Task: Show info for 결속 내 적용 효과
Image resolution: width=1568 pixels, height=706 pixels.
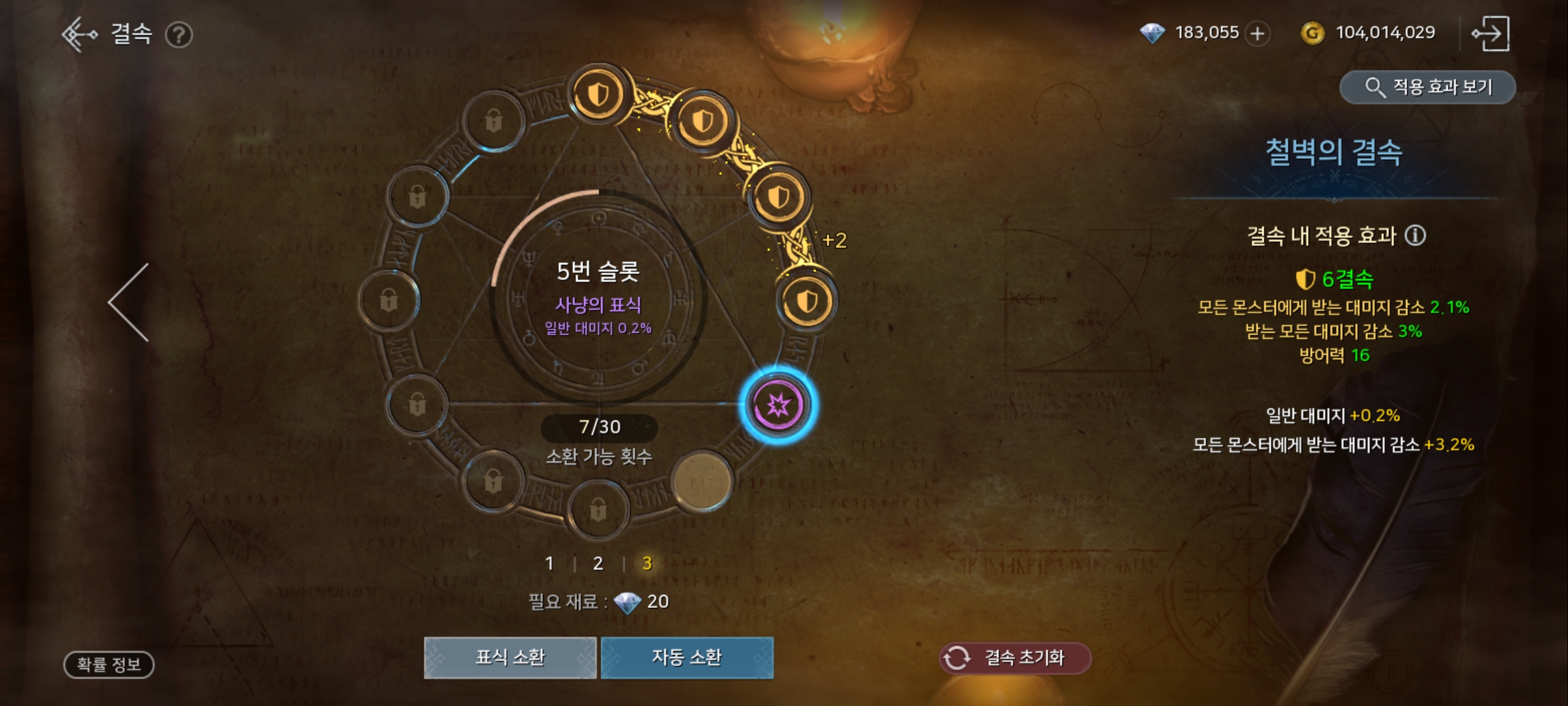Action: [x=1415, y=235]
